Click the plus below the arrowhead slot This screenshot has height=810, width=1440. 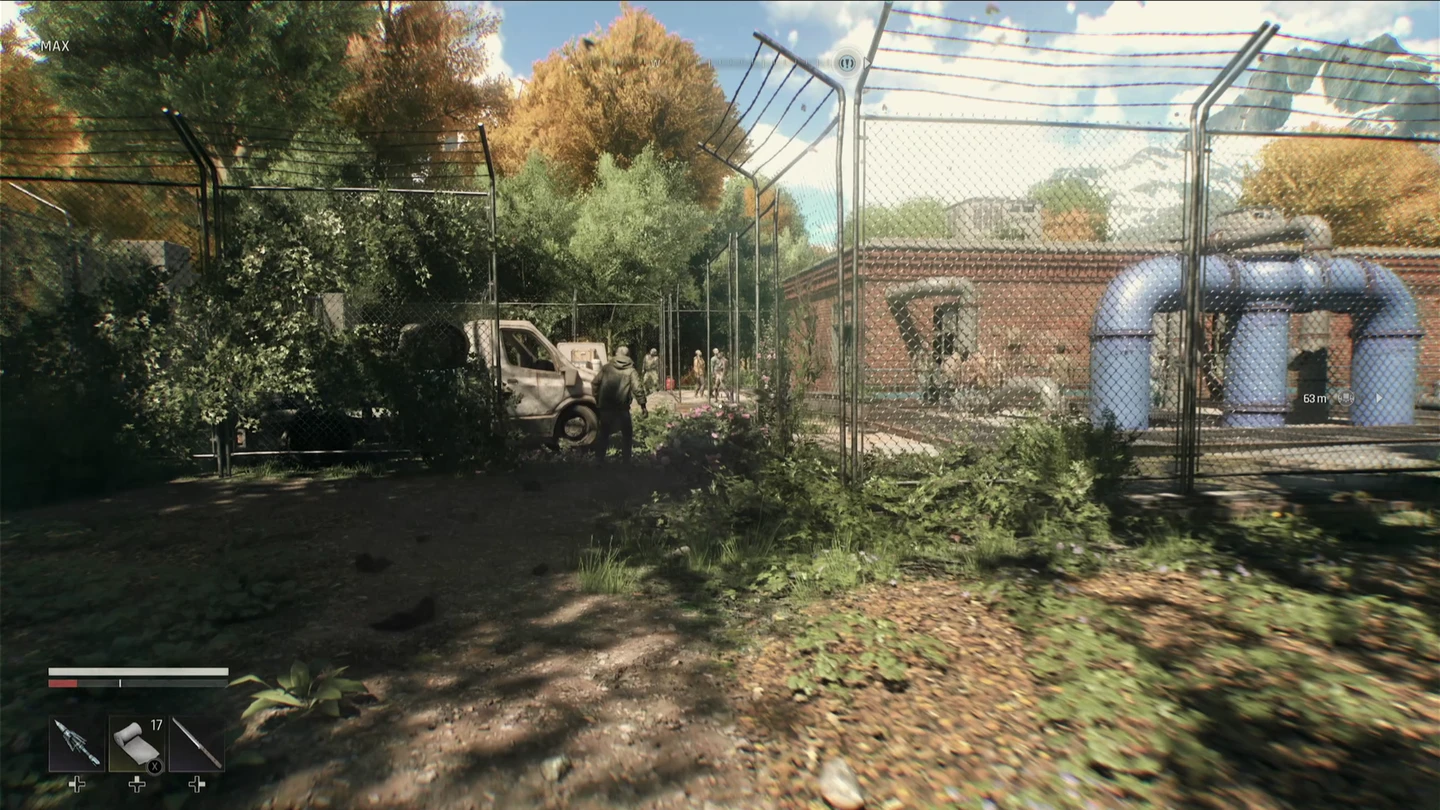78,786
